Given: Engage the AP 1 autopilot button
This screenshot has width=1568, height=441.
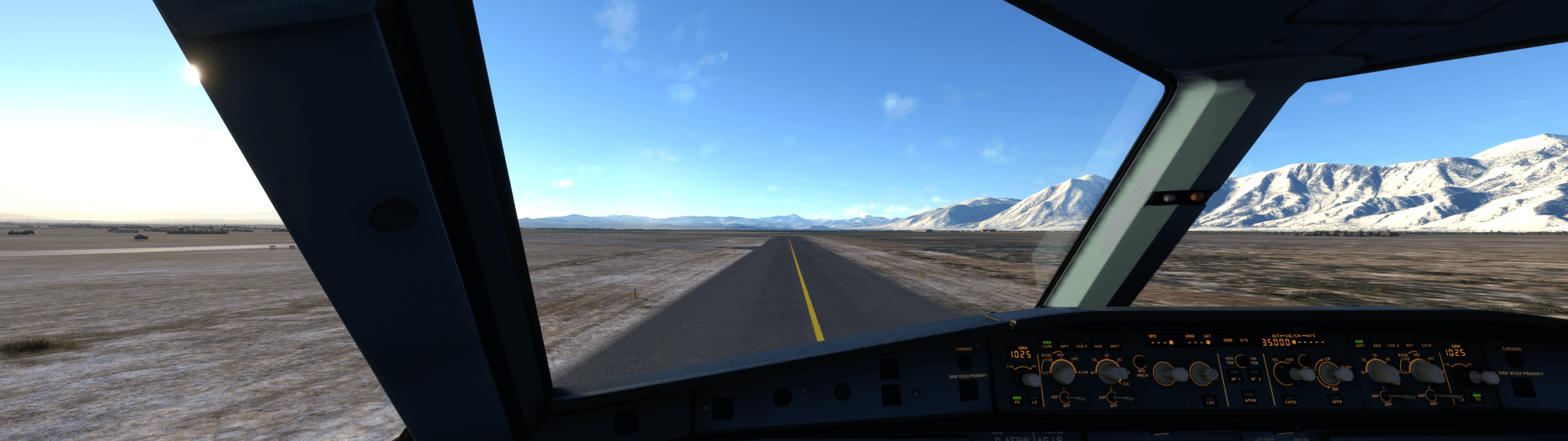Looking at the screenshot, I should pos(1235,377).
